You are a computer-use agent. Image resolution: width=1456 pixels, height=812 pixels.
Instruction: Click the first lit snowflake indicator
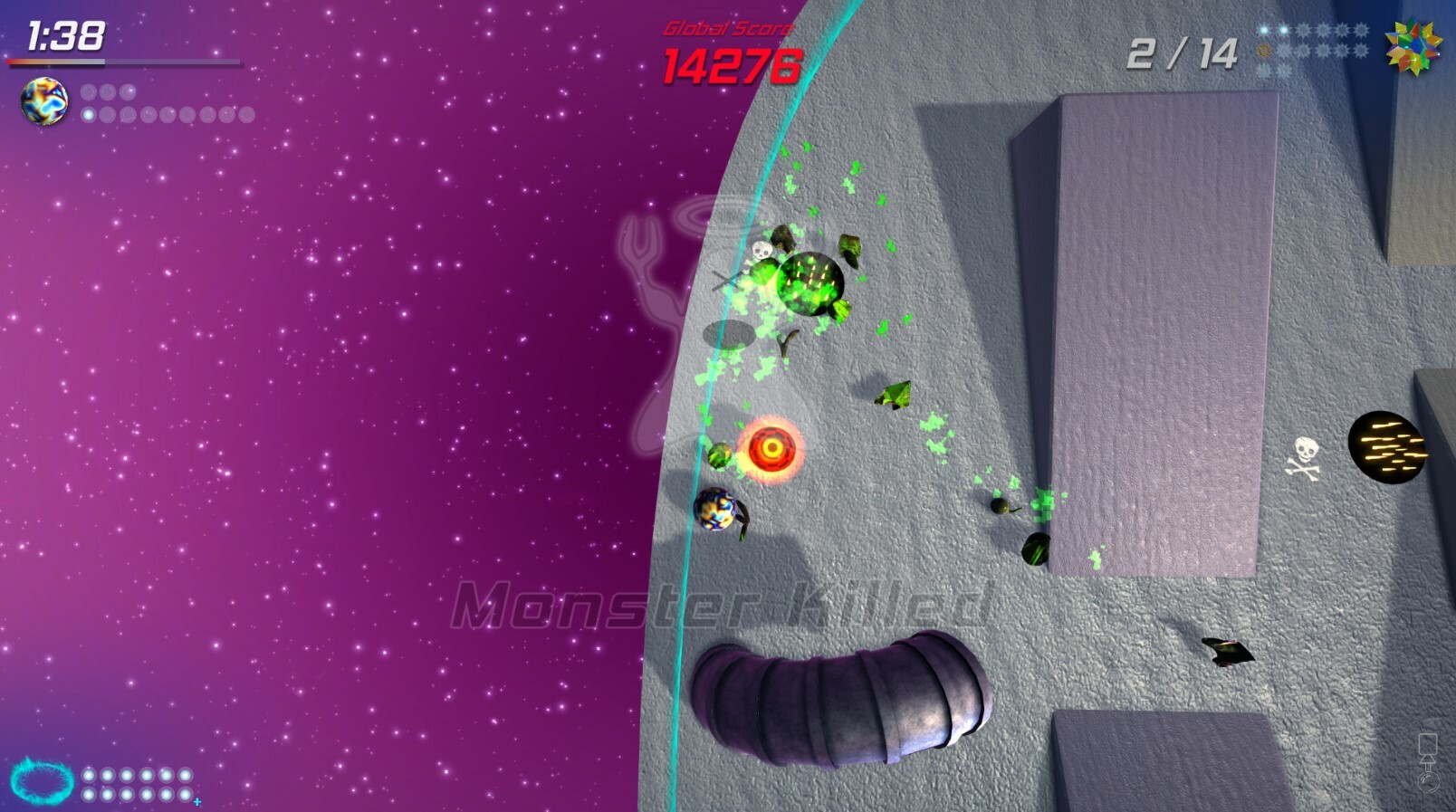point(1264,29)
